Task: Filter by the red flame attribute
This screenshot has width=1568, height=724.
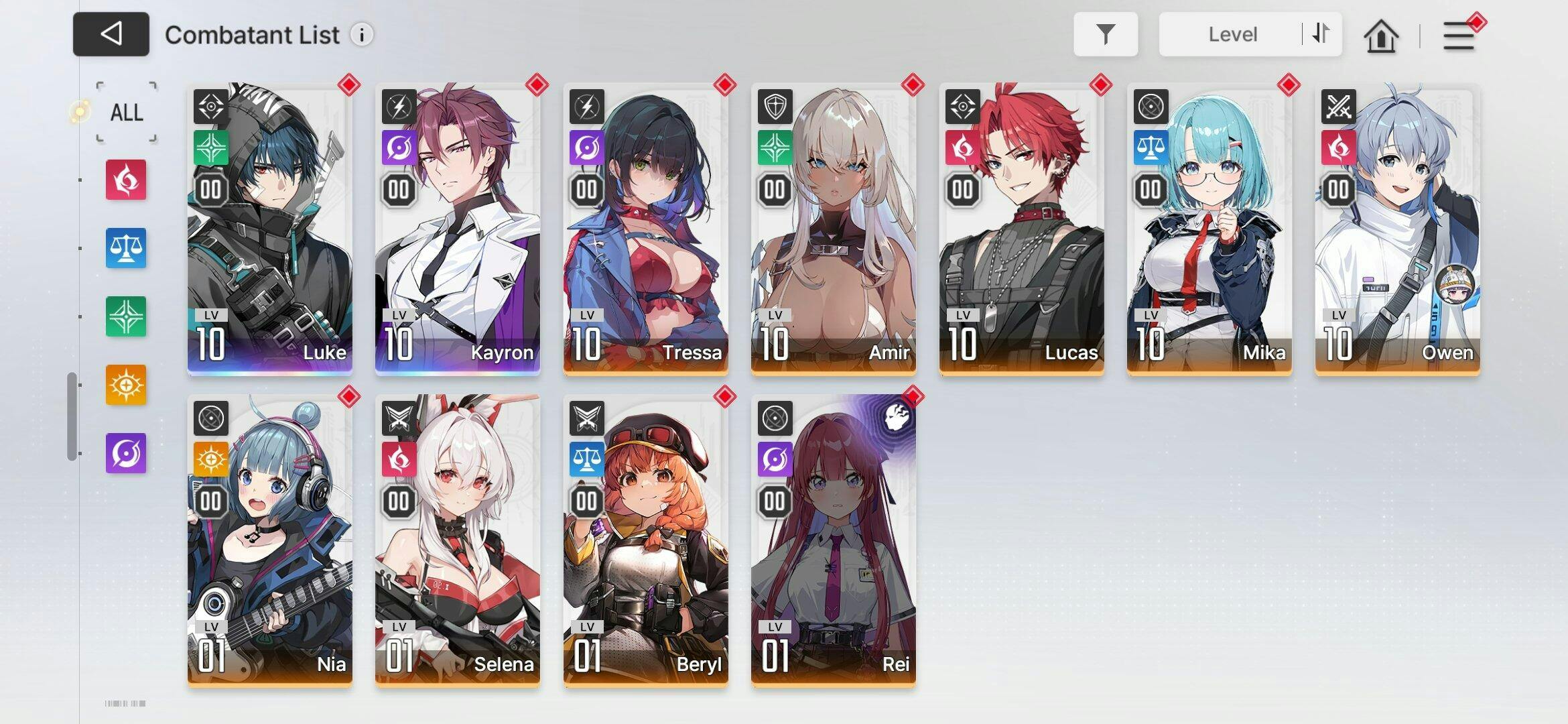Action: (126, 180)
